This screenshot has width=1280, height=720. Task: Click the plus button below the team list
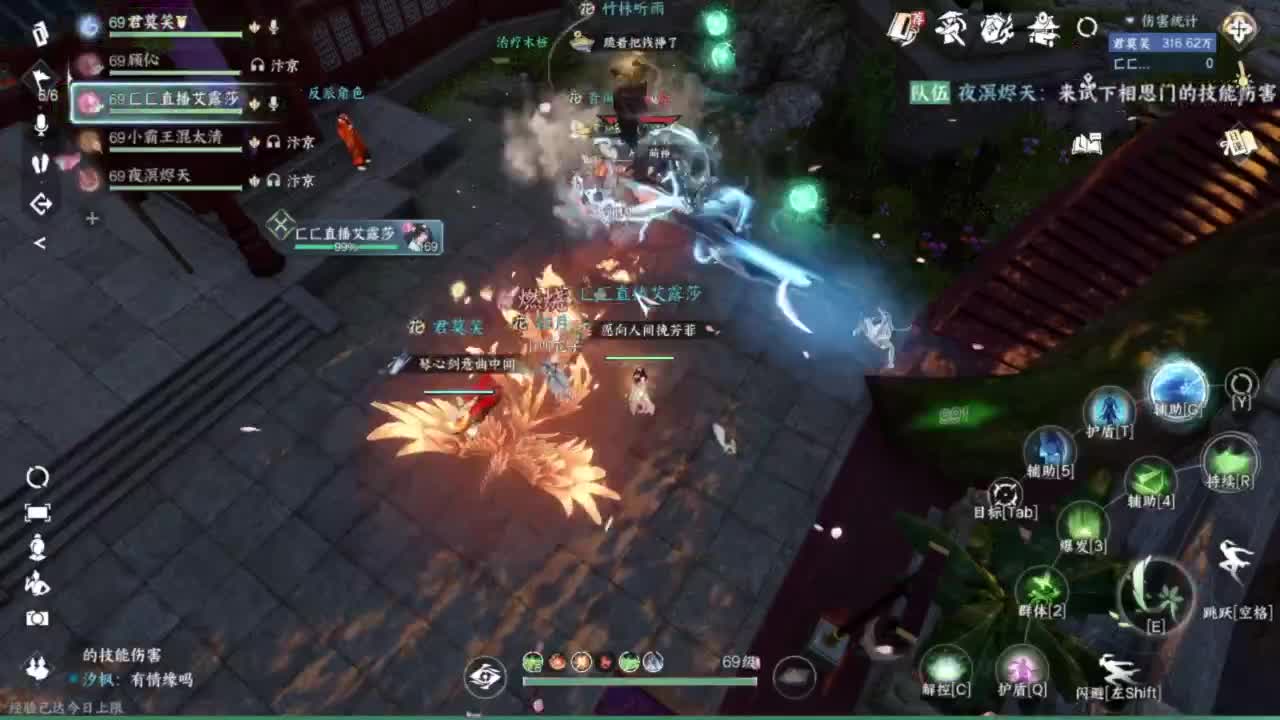tap(93, 218)
